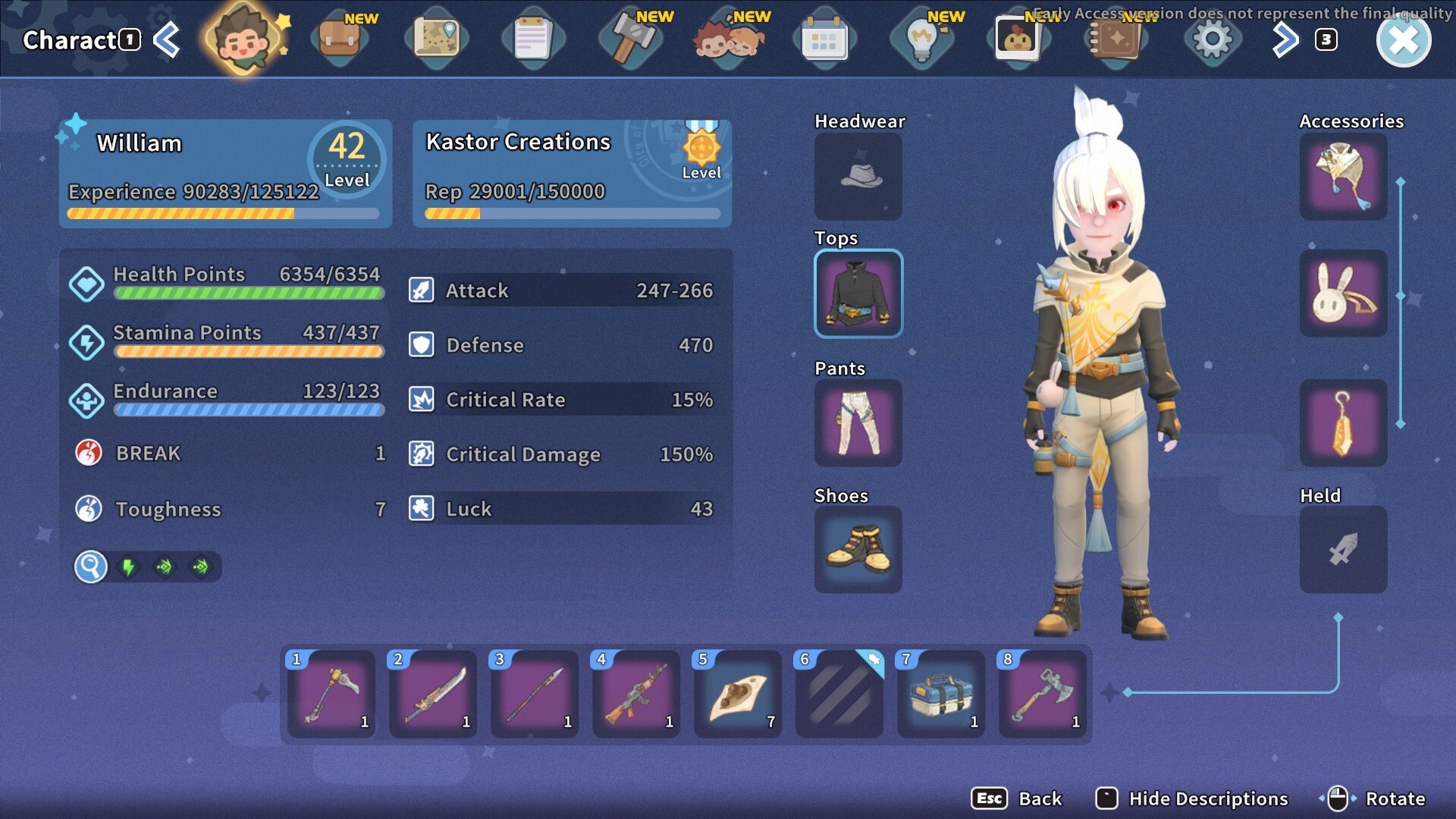Choose the pickaxe in hotbar slot 1
The height and width of the screenshot is (819, 1456).
pyautogui.click(x=331, y=694)
